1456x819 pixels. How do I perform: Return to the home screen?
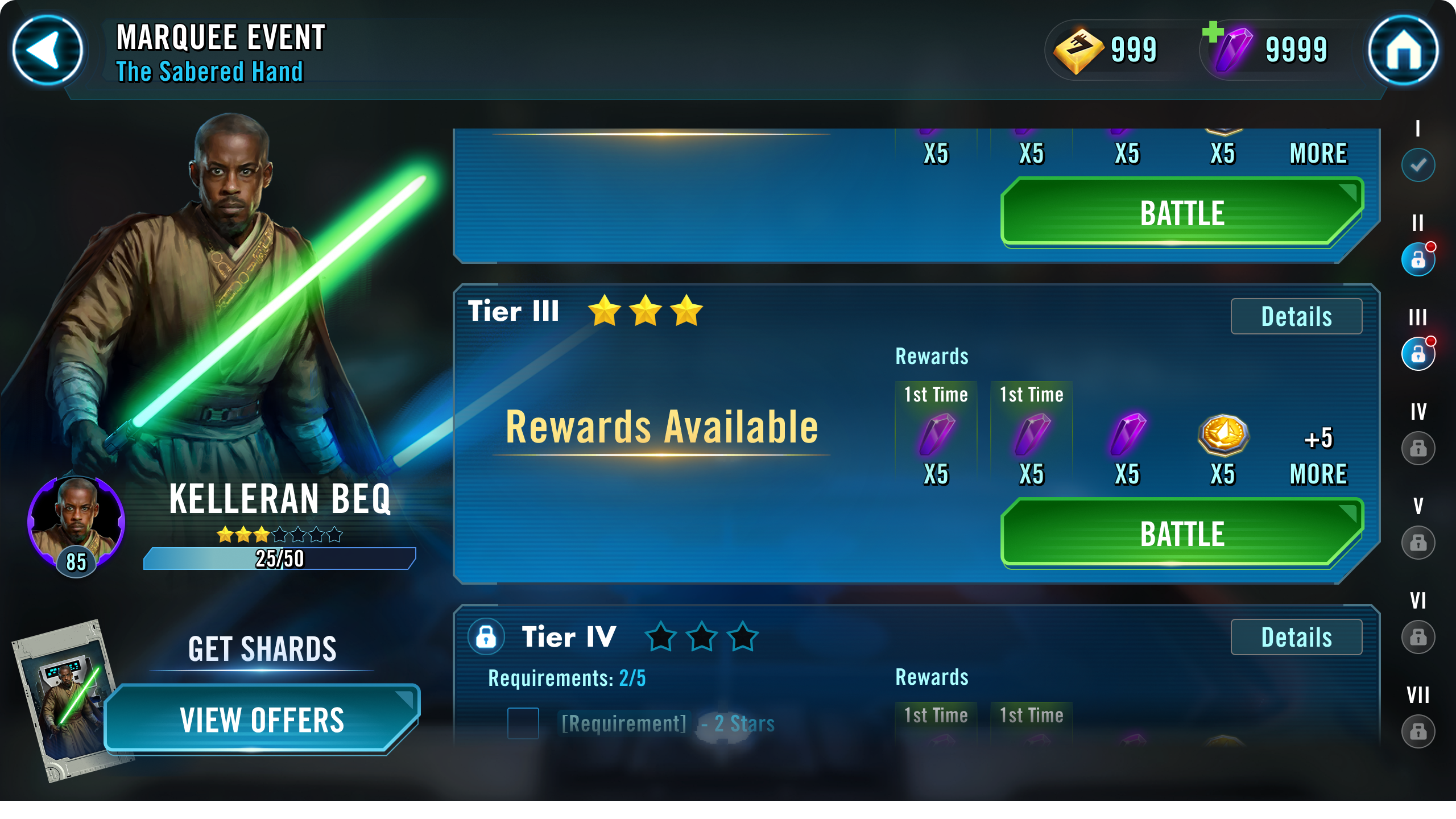point(1403,50)
